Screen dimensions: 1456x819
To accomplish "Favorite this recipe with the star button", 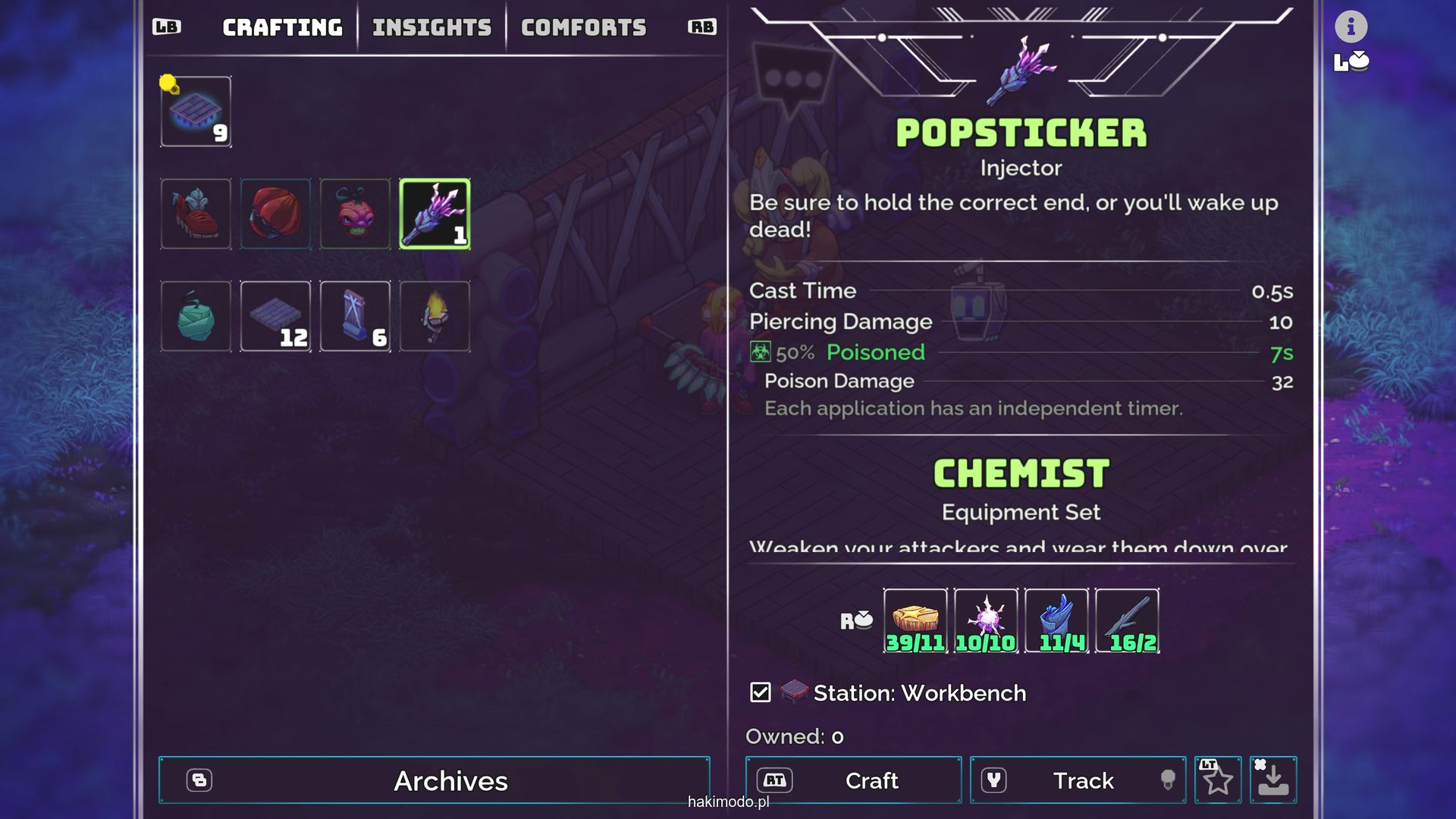I will pos(1218,780).
